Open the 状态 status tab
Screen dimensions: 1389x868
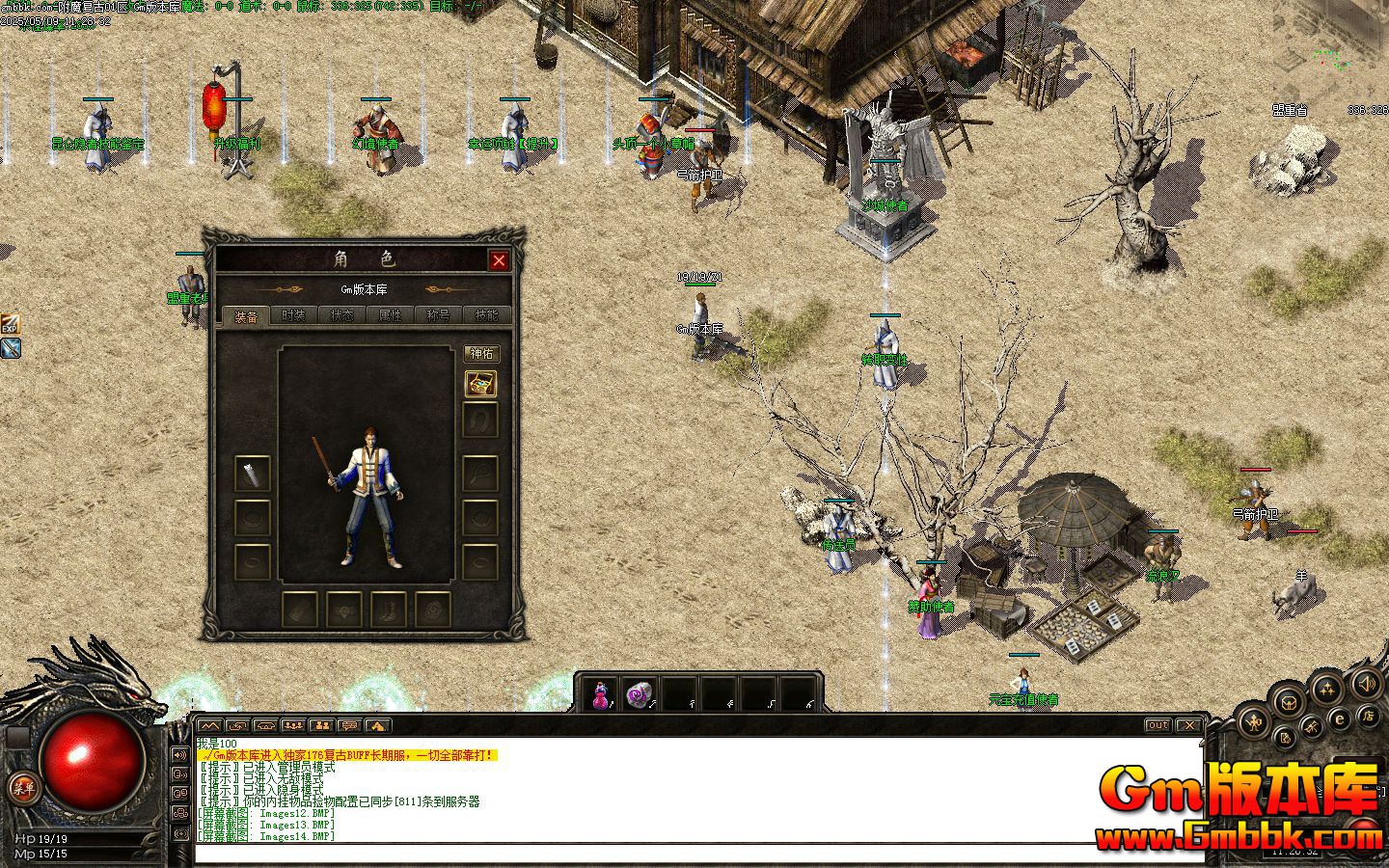(341, 315)
